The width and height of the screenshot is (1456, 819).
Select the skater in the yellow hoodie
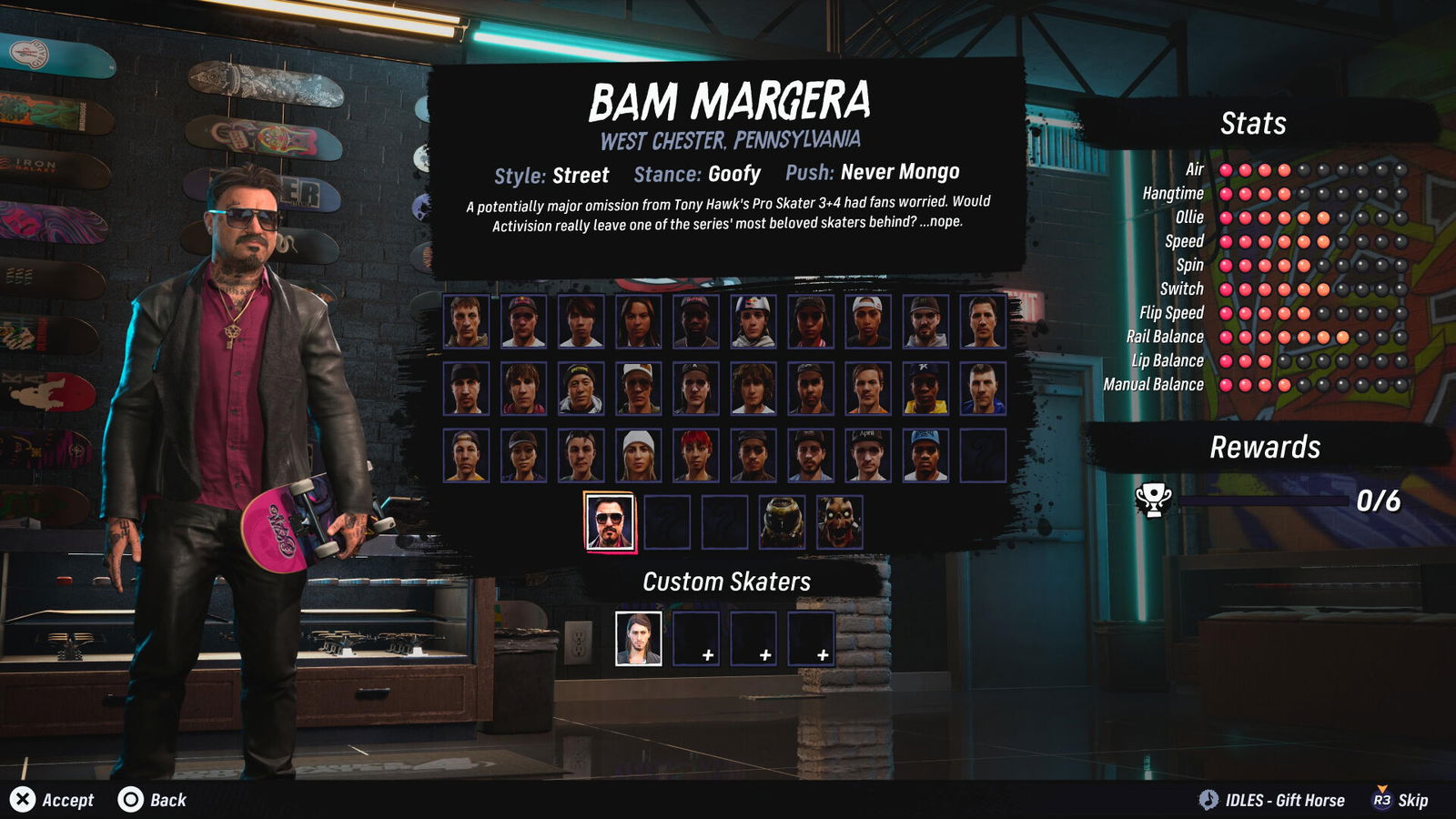[925, 388]
